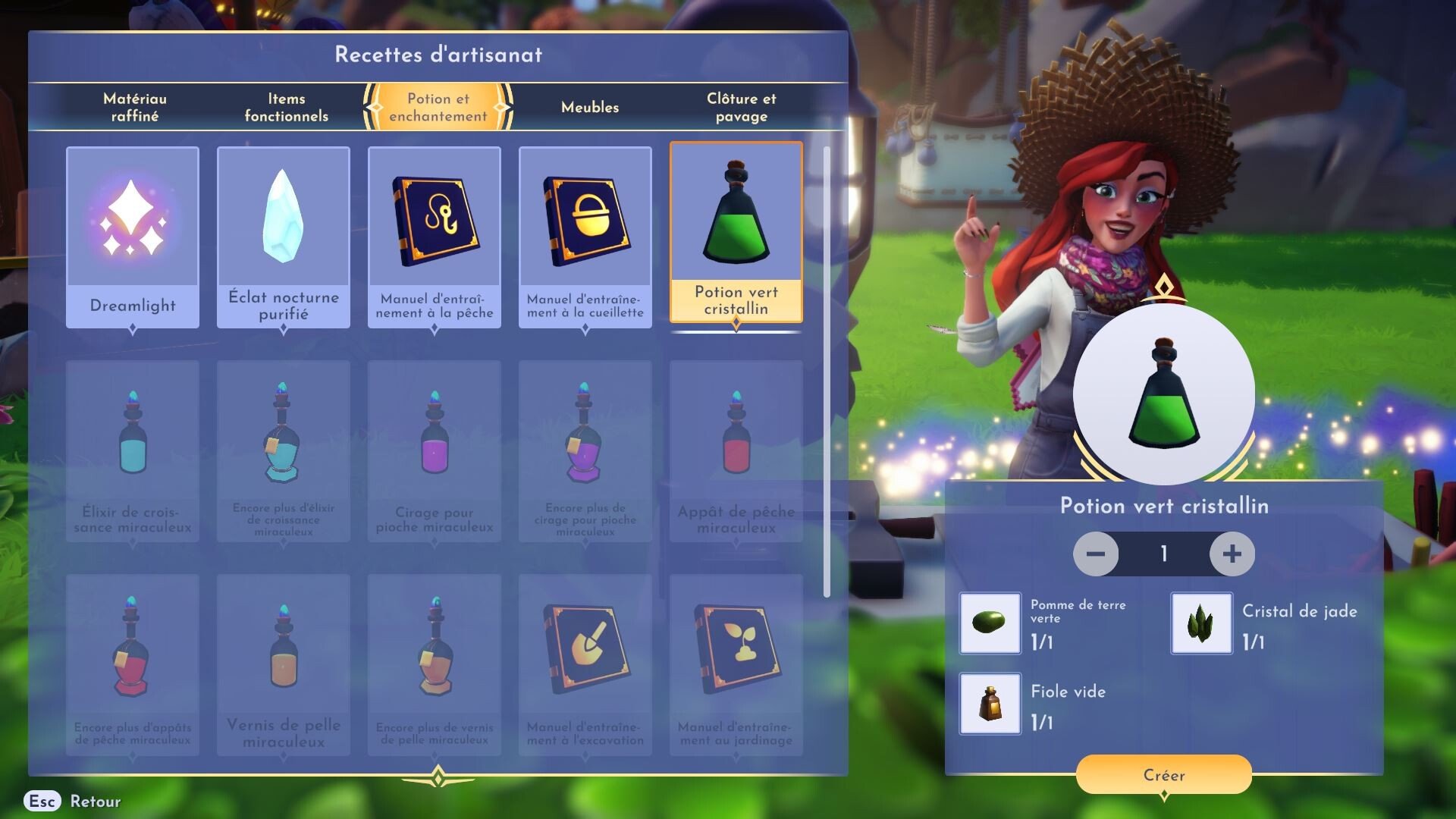Select the Cirage pour pioche miraculeux recipe
Screen dimensions: 1456x819
(435, 451)
